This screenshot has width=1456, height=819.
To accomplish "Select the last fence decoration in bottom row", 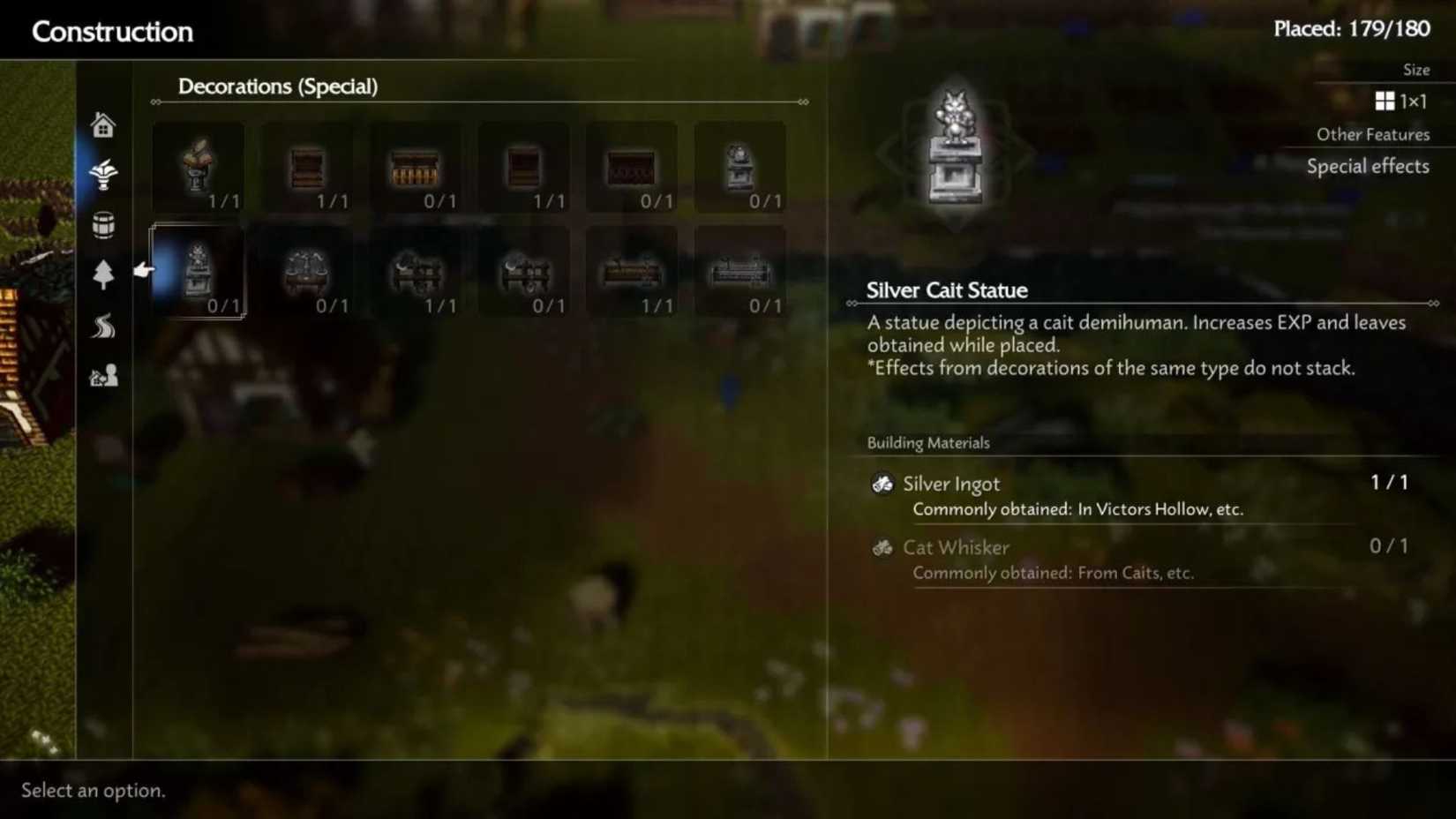I will [740, 272].
